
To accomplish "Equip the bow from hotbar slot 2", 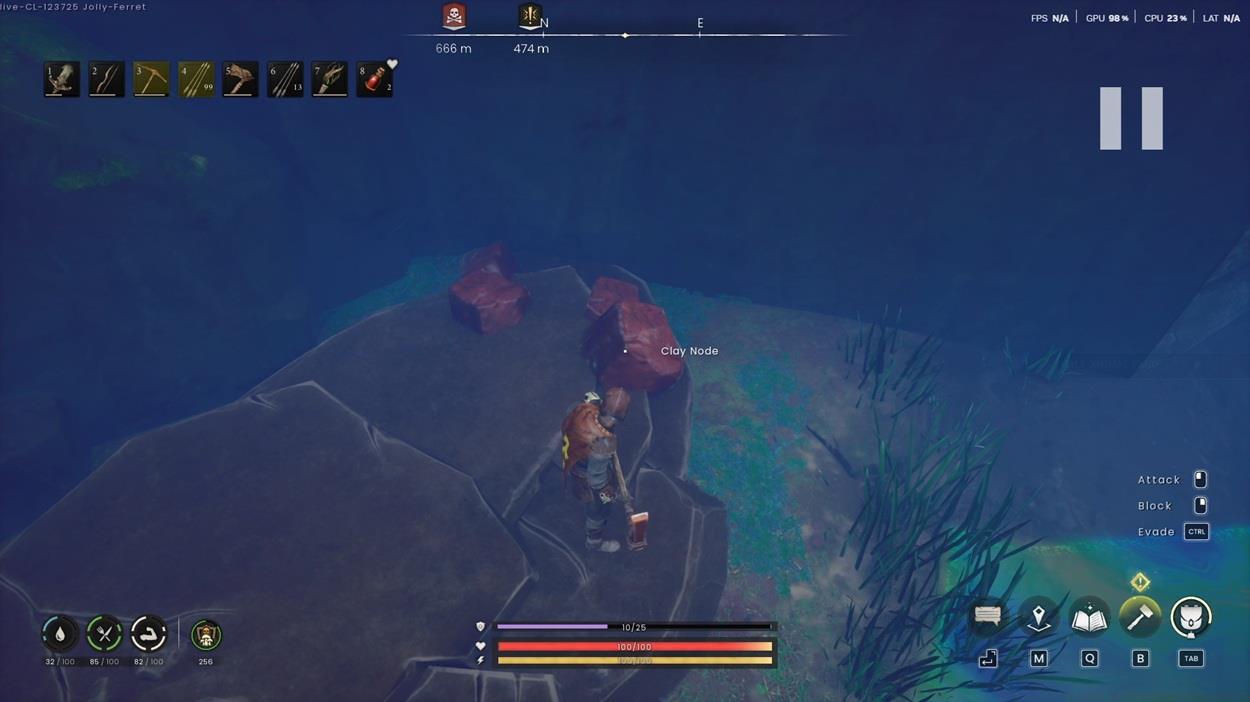I will (106, 79).
